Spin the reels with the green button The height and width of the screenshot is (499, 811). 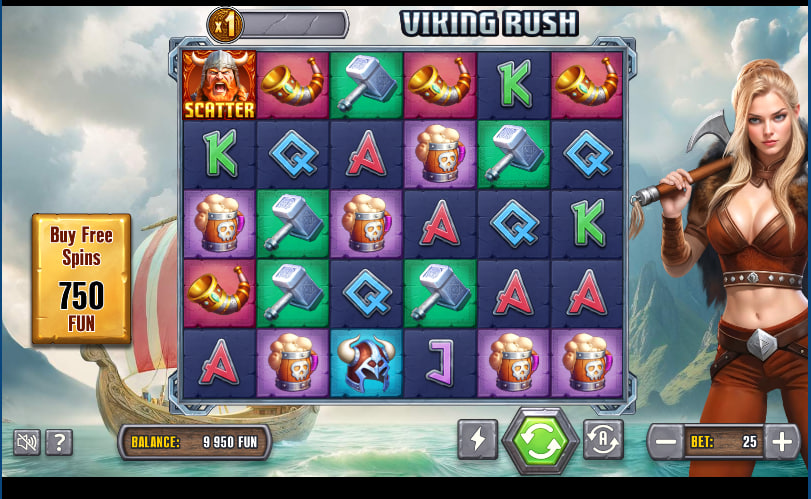(540, 441)
